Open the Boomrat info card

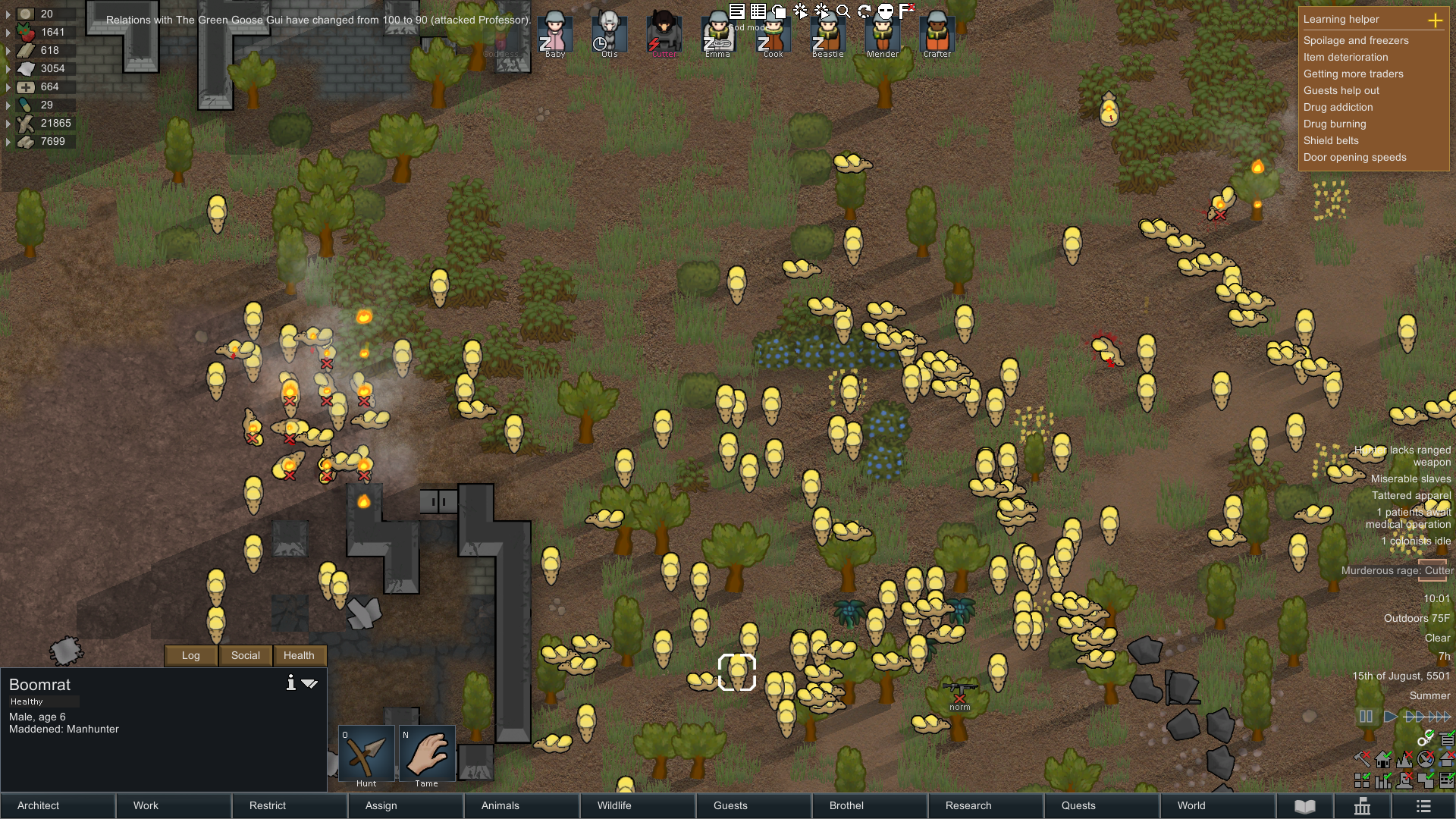tap(290, 683)
